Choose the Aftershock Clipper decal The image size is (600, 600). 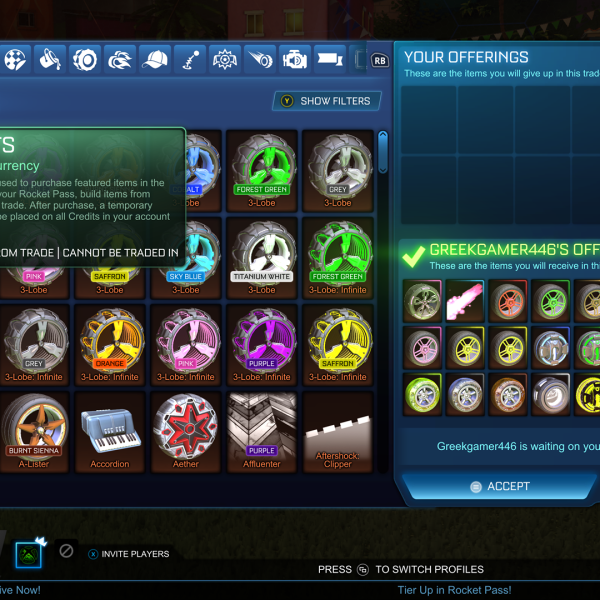(x=338, y=432)
